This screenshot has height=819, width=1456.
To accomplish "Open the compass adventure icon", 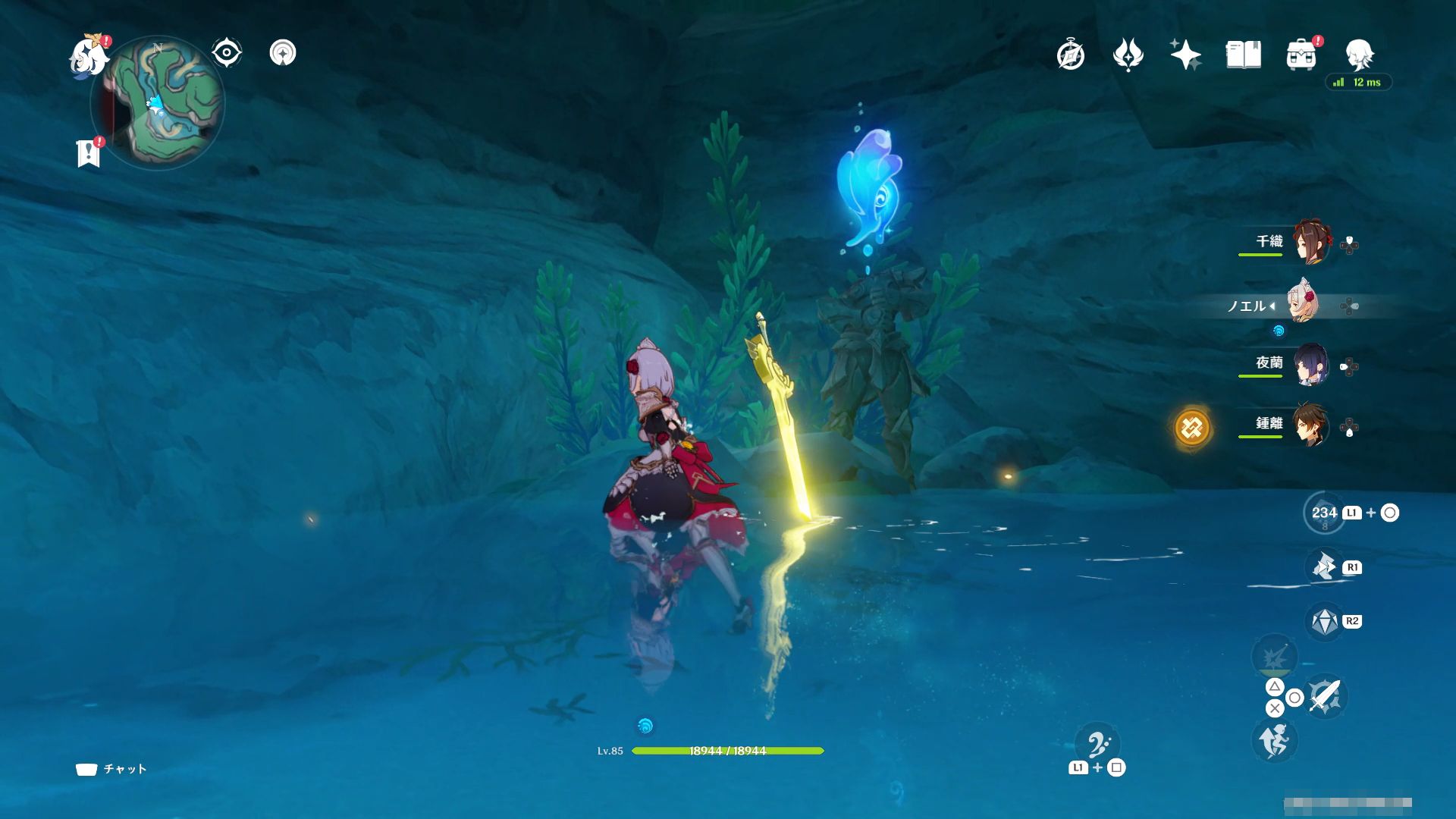I will [1071, 55].
